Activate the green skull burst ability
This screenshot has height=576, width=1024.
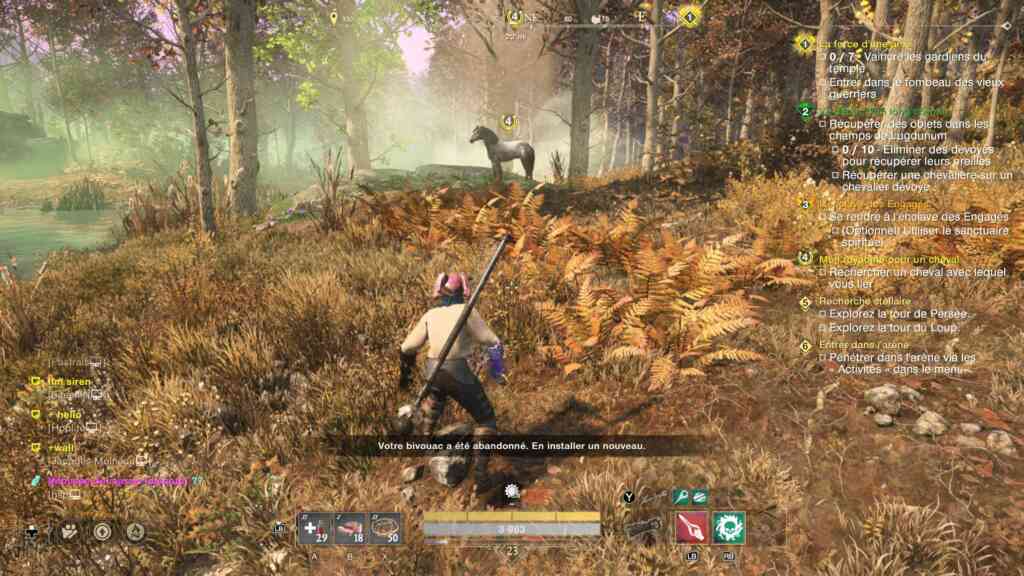click(729, 526)
